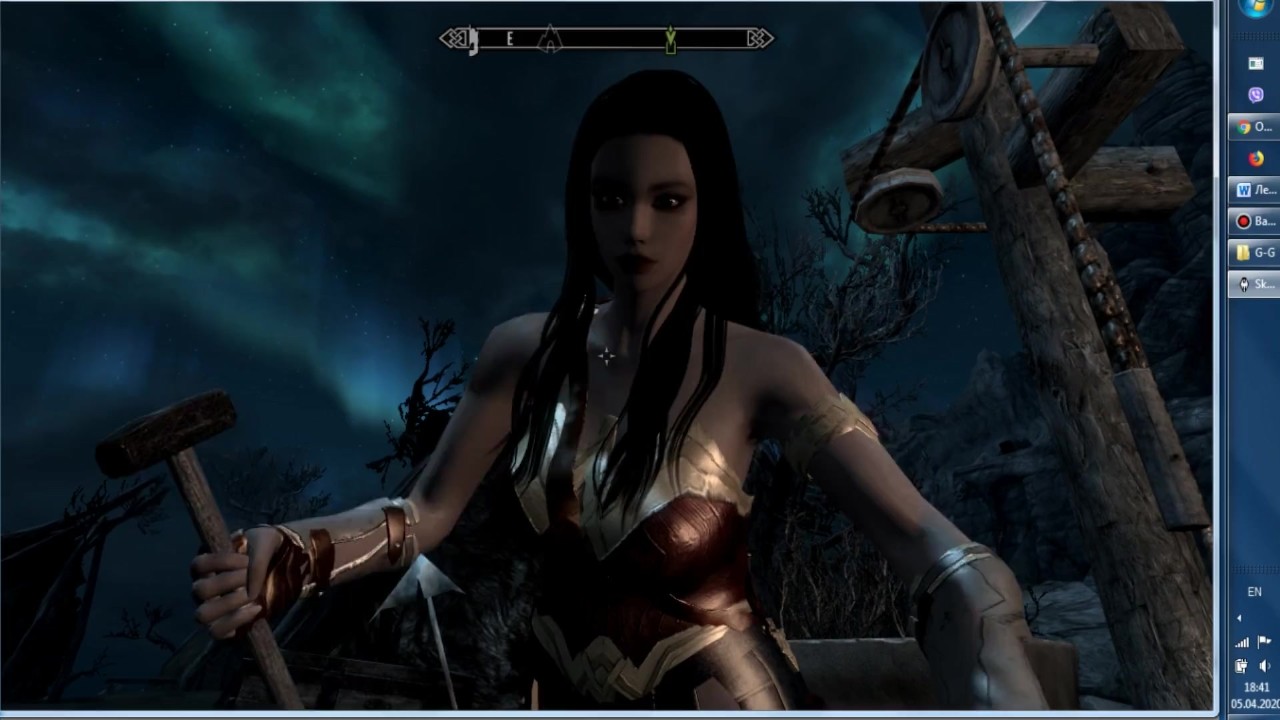Click the speaker volume icon in the tray
1280x720 pixels.
[x=1264, y=666]
